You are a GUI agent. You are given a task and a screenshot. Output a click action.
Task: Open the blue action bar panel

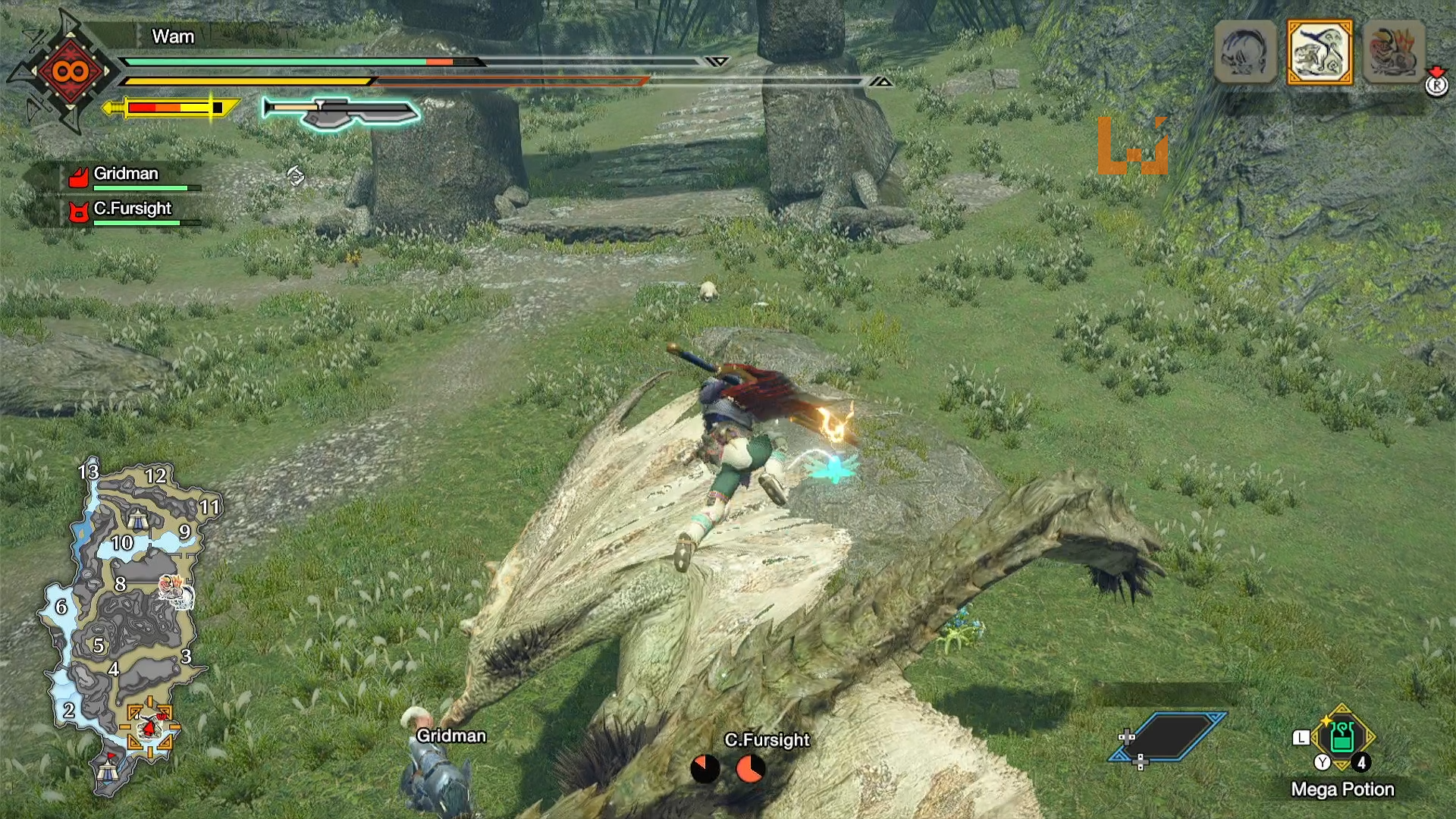(x=1169, y=736)
